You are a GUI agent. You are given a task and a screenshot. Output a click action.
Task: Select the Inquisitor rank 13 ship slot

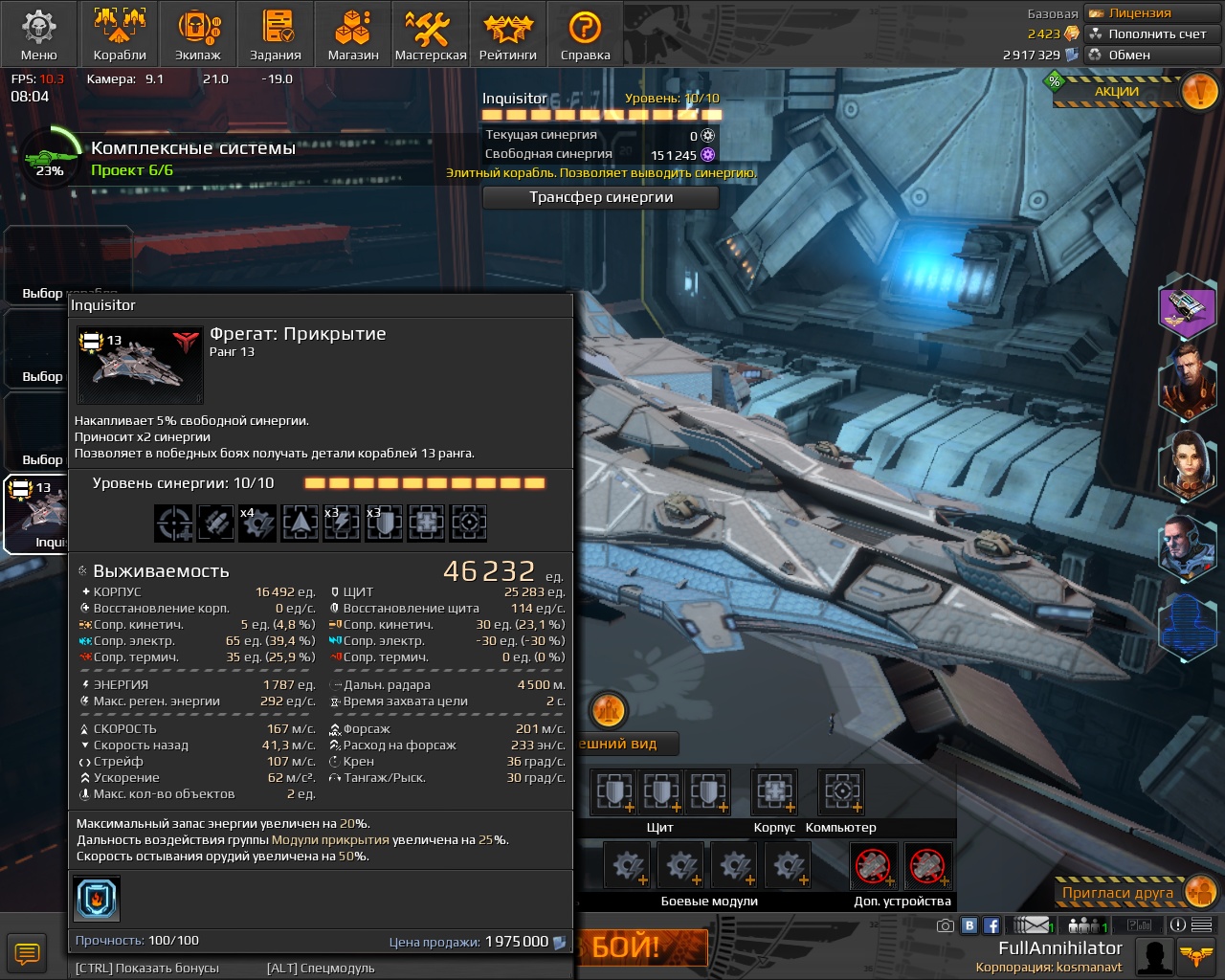(x=36, y=514)
